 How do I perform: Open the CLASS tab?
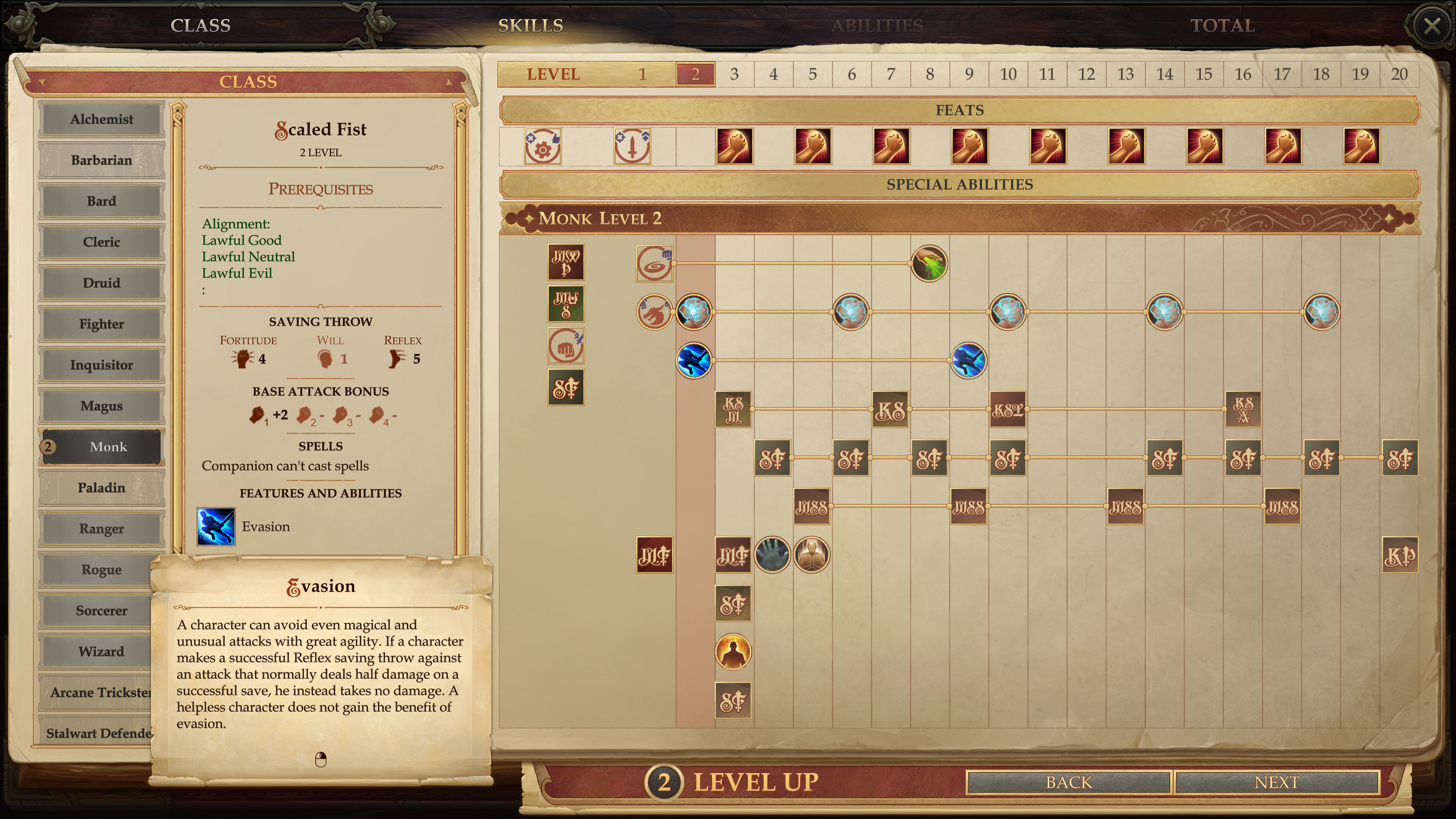pyautogui.click(x=201, y=25)
